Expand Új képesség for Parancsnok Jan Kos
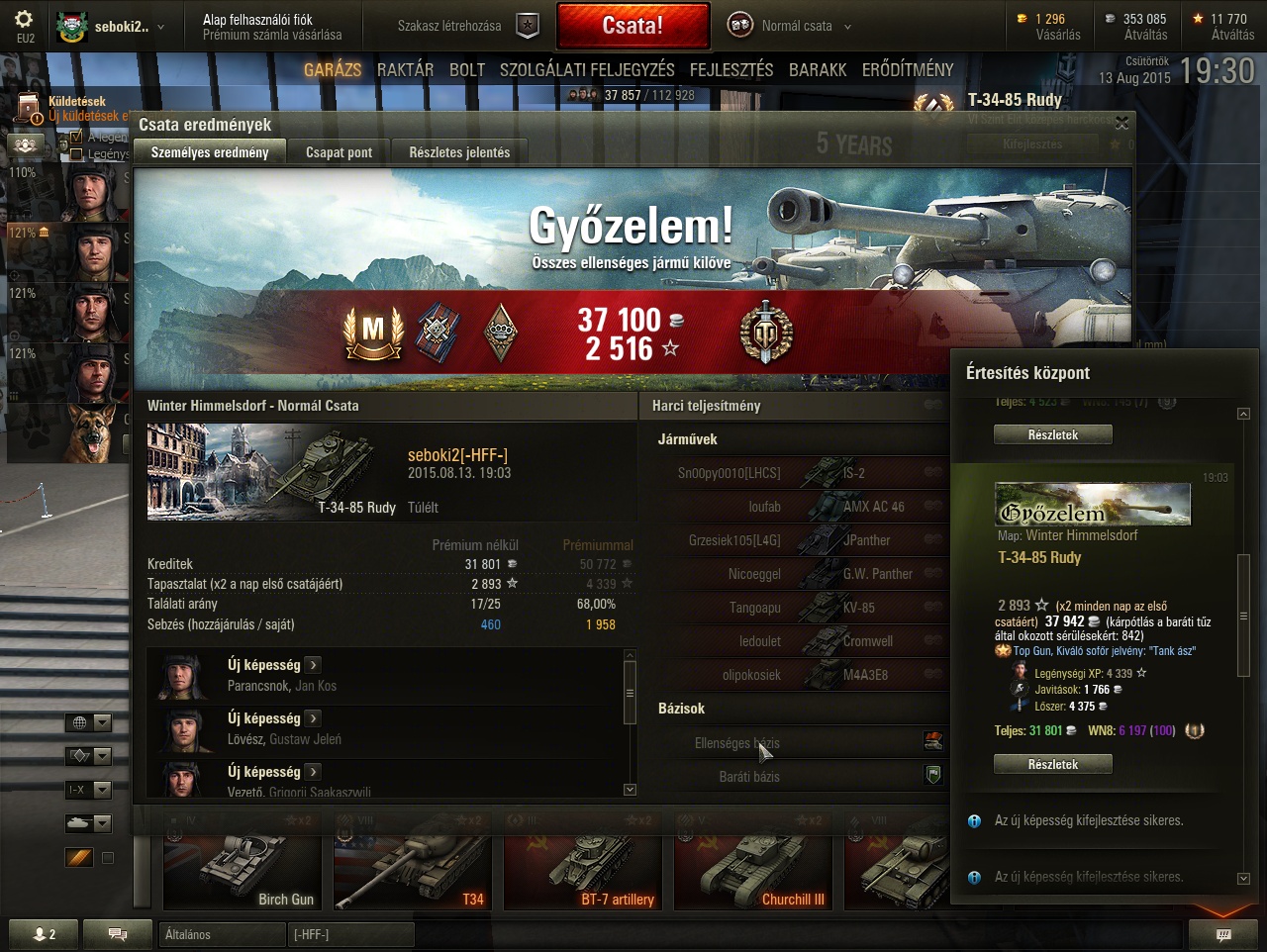This screenshot has width=1267, height=952. pyautogui.click(x=313, y=665)
